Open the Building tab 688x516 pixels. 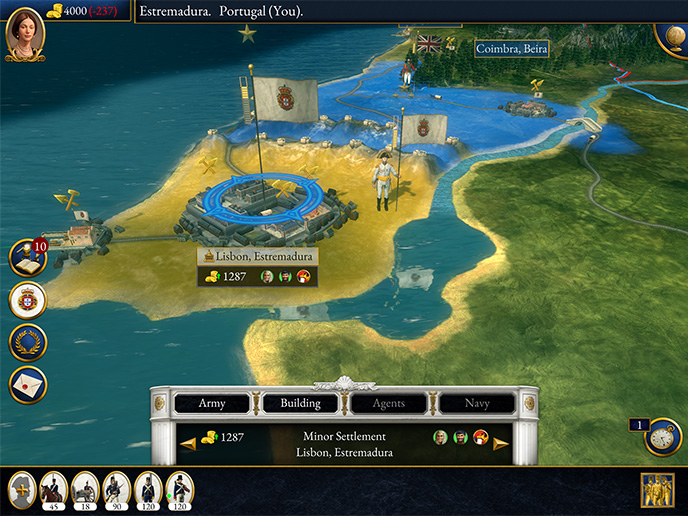[300, 404]
